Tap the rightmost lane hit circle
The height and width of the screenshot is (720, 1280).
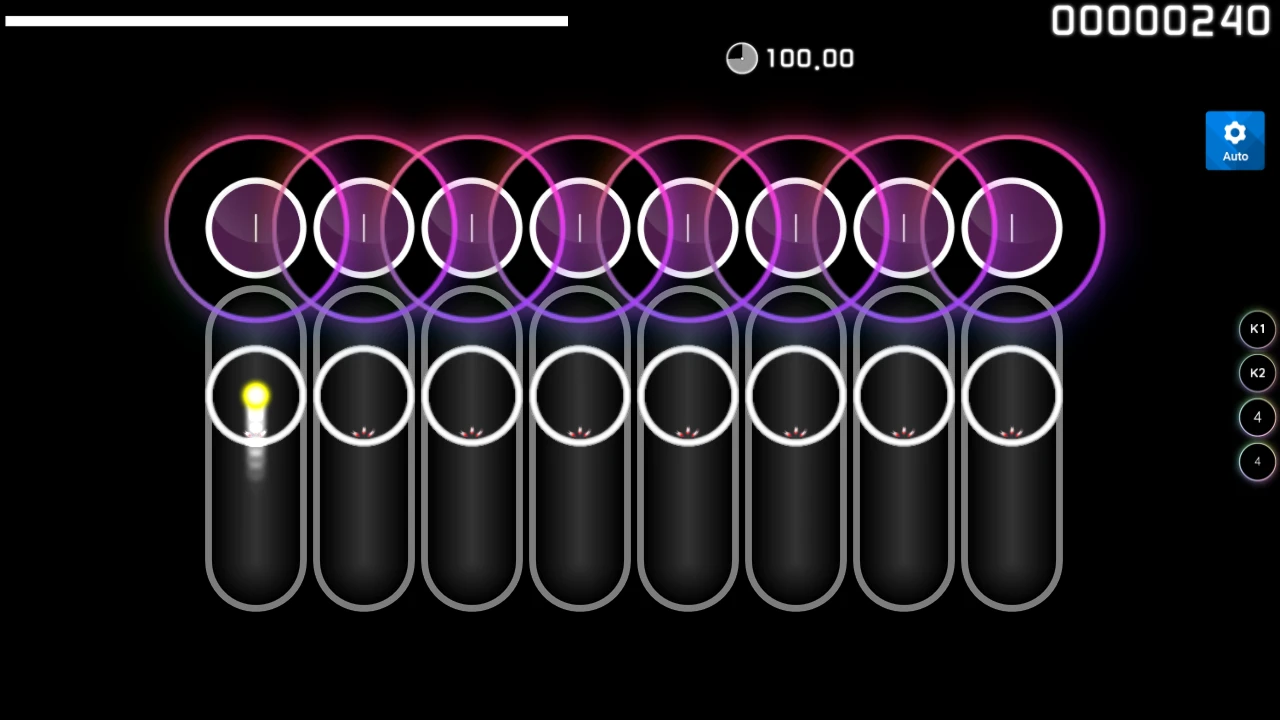tap(1012, 395)
